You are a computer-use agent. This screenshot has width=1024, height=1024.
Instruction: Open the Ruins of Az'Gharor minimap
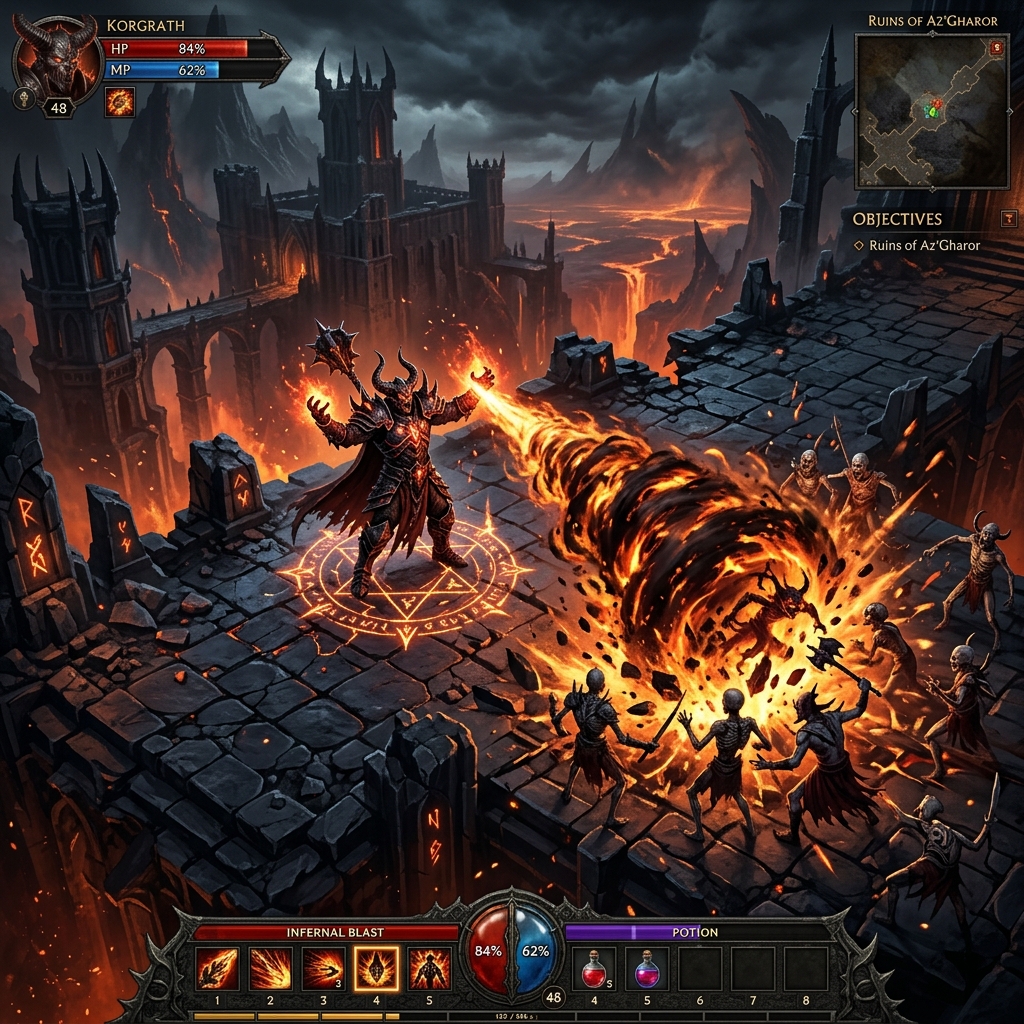click(x=930, y=110)
